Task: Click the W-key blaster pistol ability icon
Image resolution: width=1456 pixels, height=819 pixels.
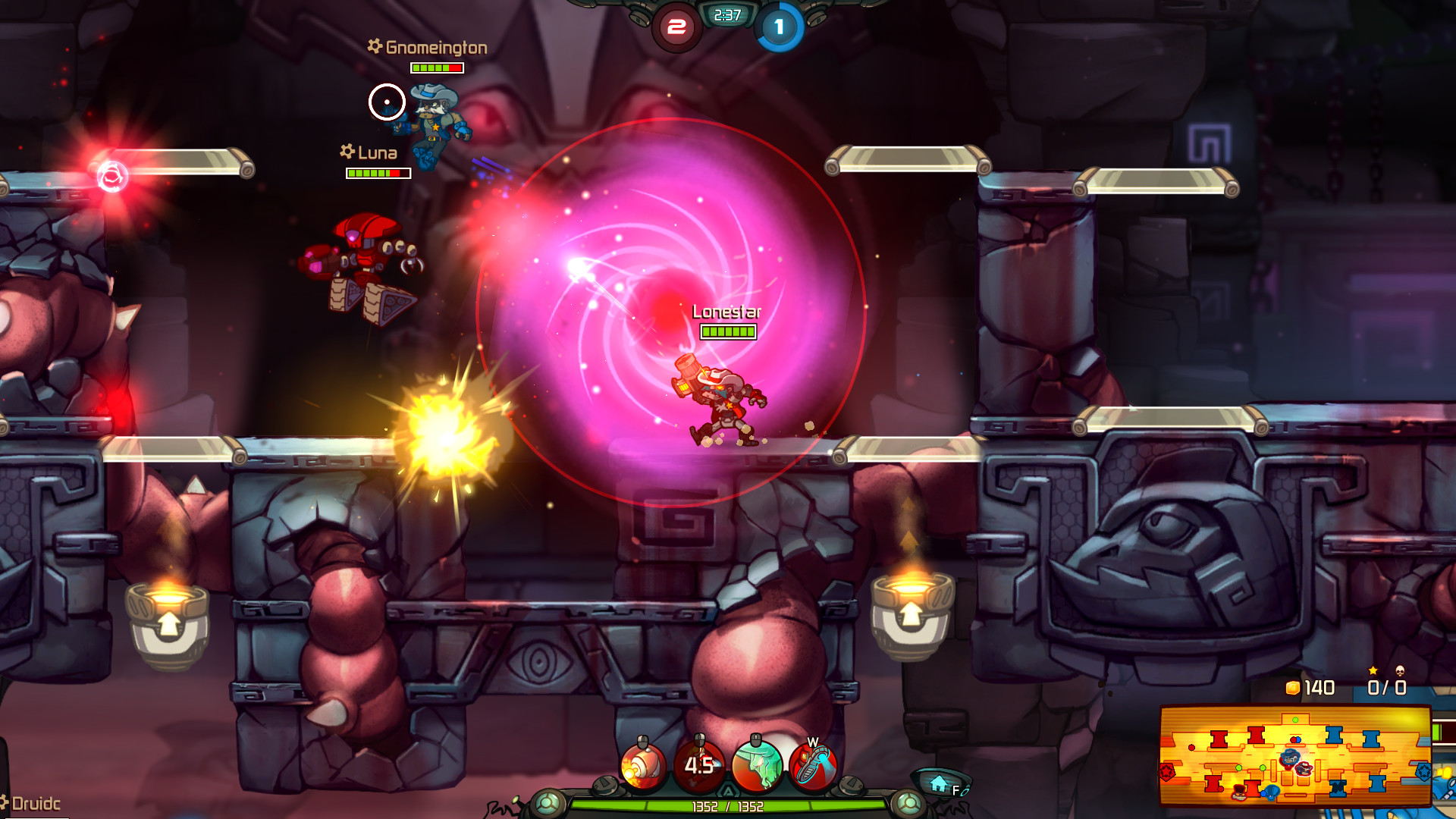Action: pyautogui.click(x=813, y=764)
